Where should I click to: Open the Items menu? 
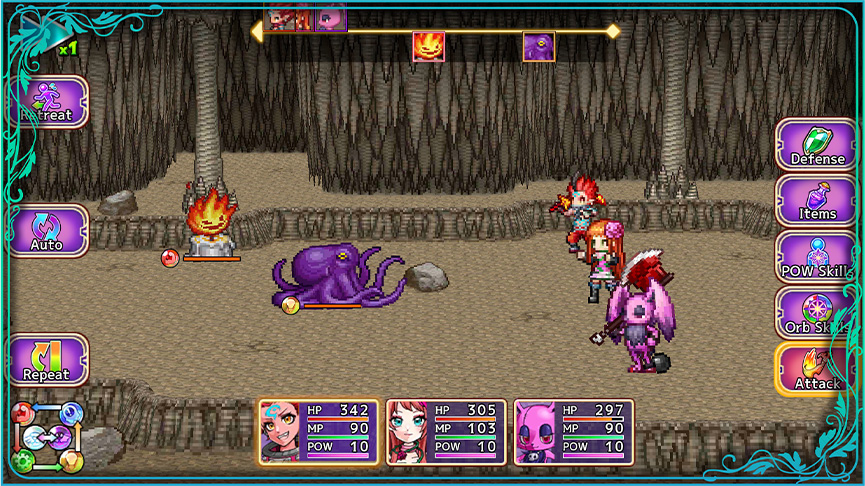tap(817, 201)
